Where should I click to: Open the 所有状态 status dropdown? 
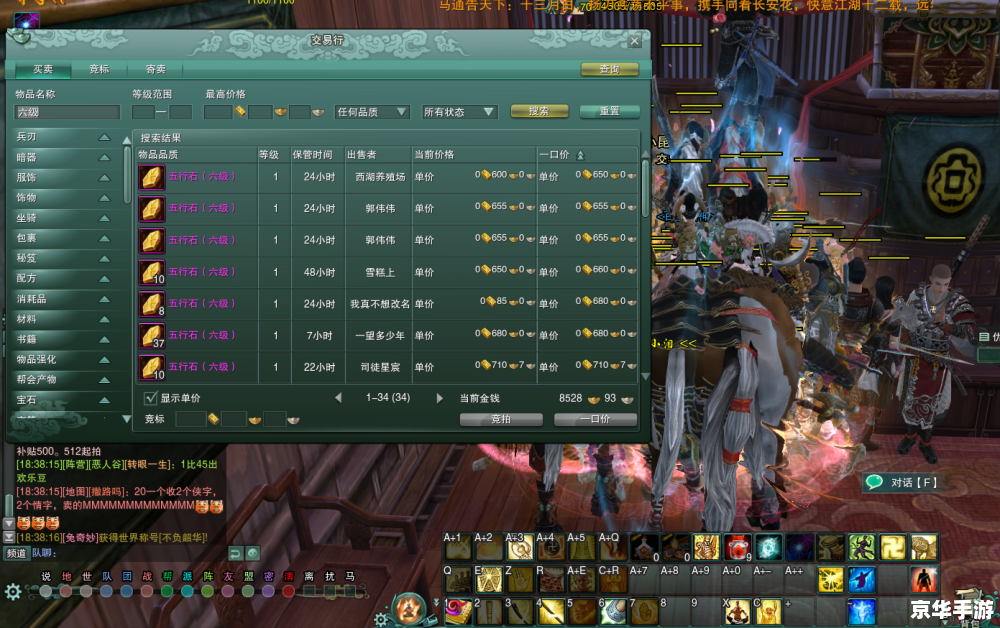tap(459, 112)
